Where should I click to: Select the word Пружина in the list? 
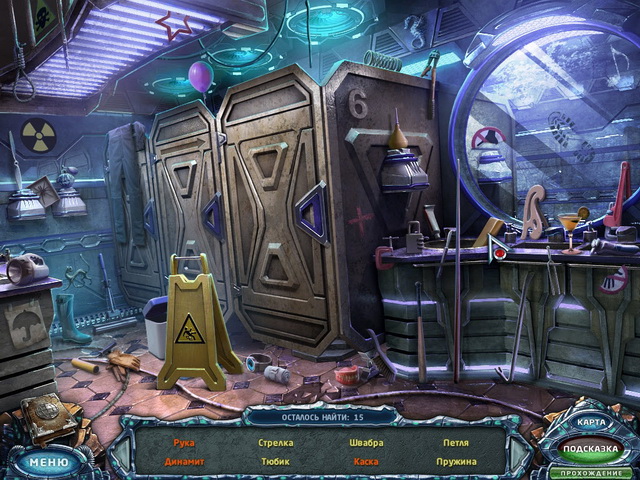click(x=456, y=462)
